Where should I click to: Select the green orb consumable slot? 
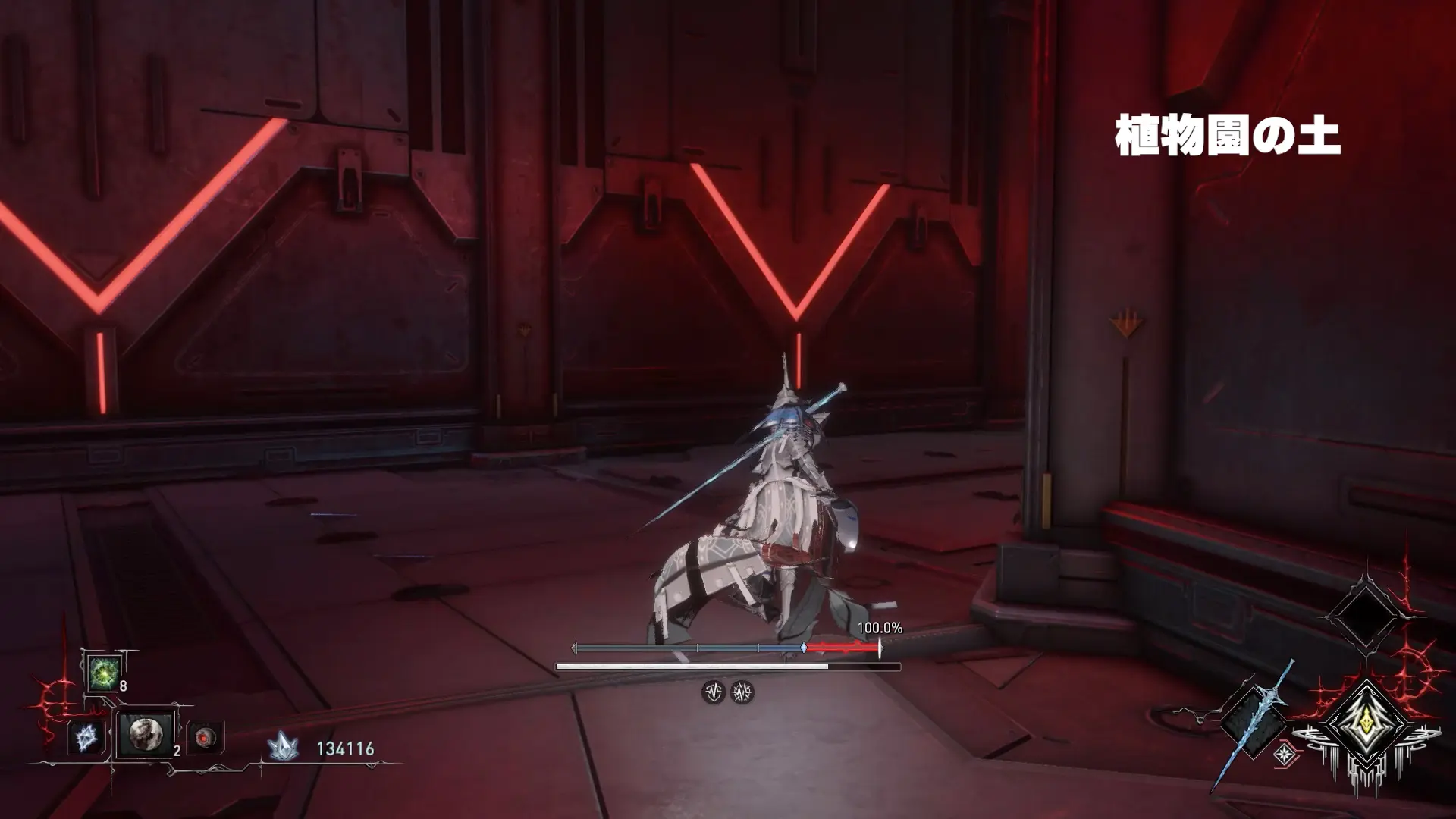[x=102, y=673]
